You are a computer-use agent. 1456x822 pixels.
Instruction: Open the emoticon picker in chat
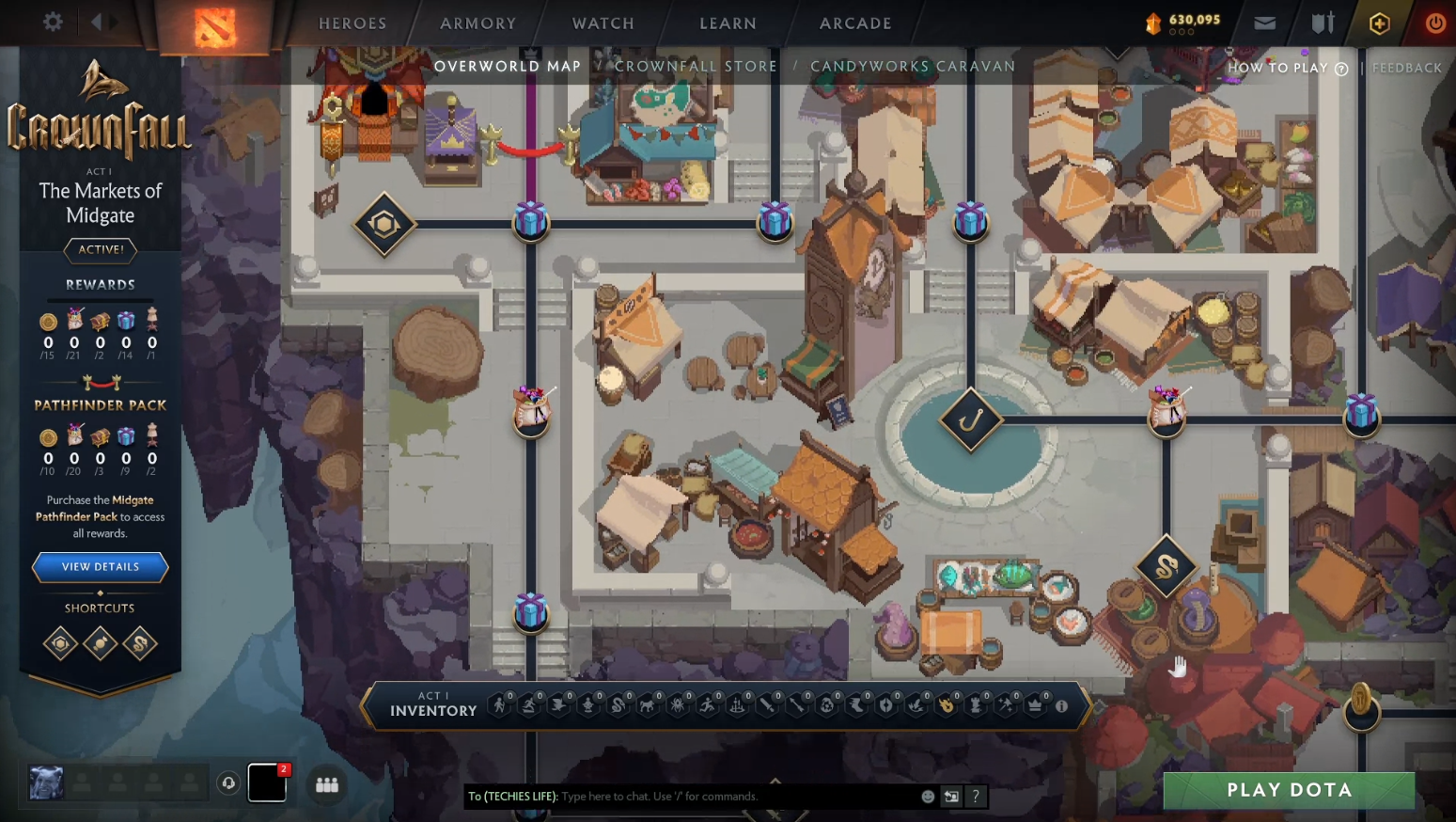point(928,797)
